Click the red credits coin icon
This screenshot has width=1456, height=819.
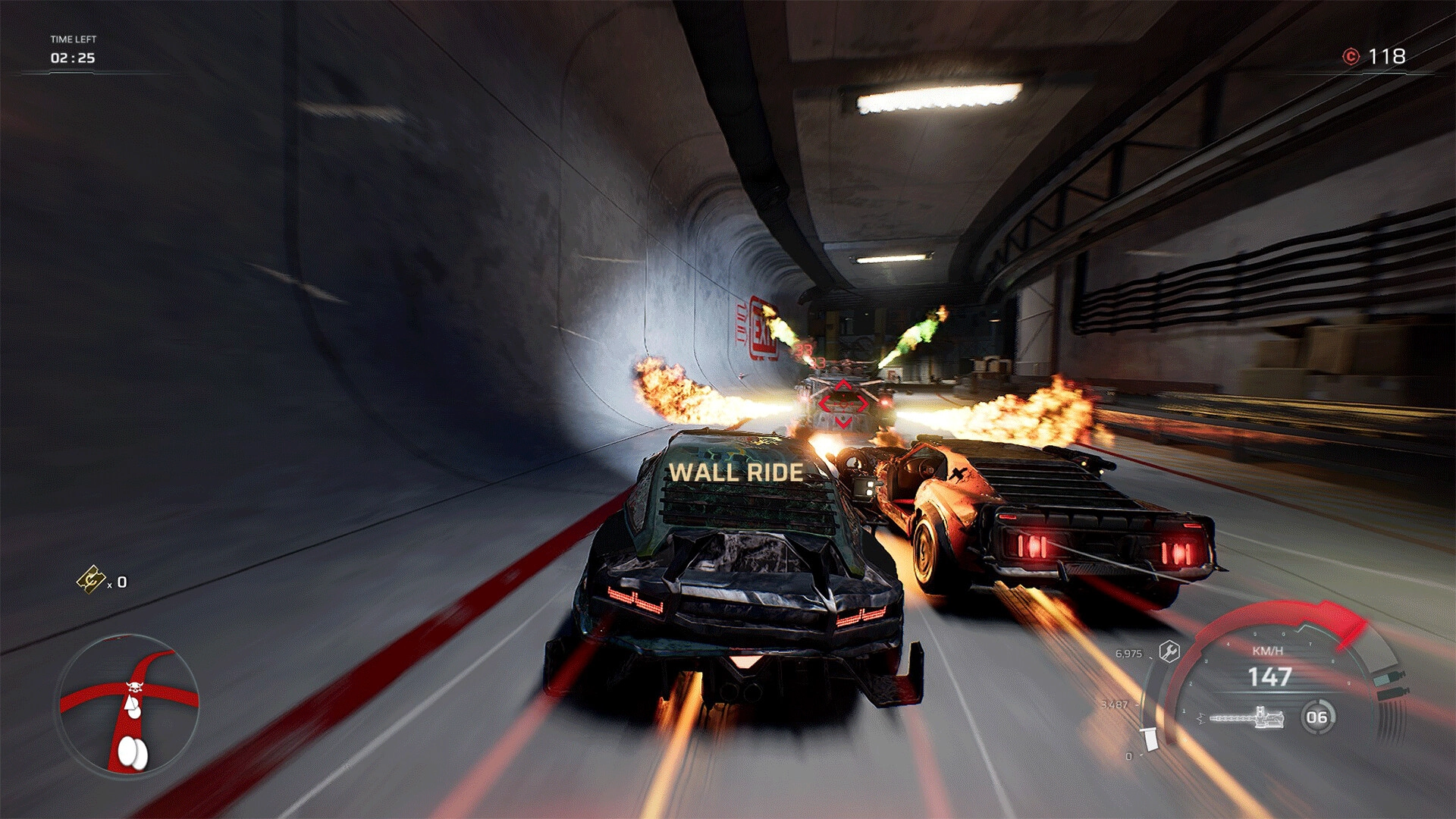tap(1351, 57)
